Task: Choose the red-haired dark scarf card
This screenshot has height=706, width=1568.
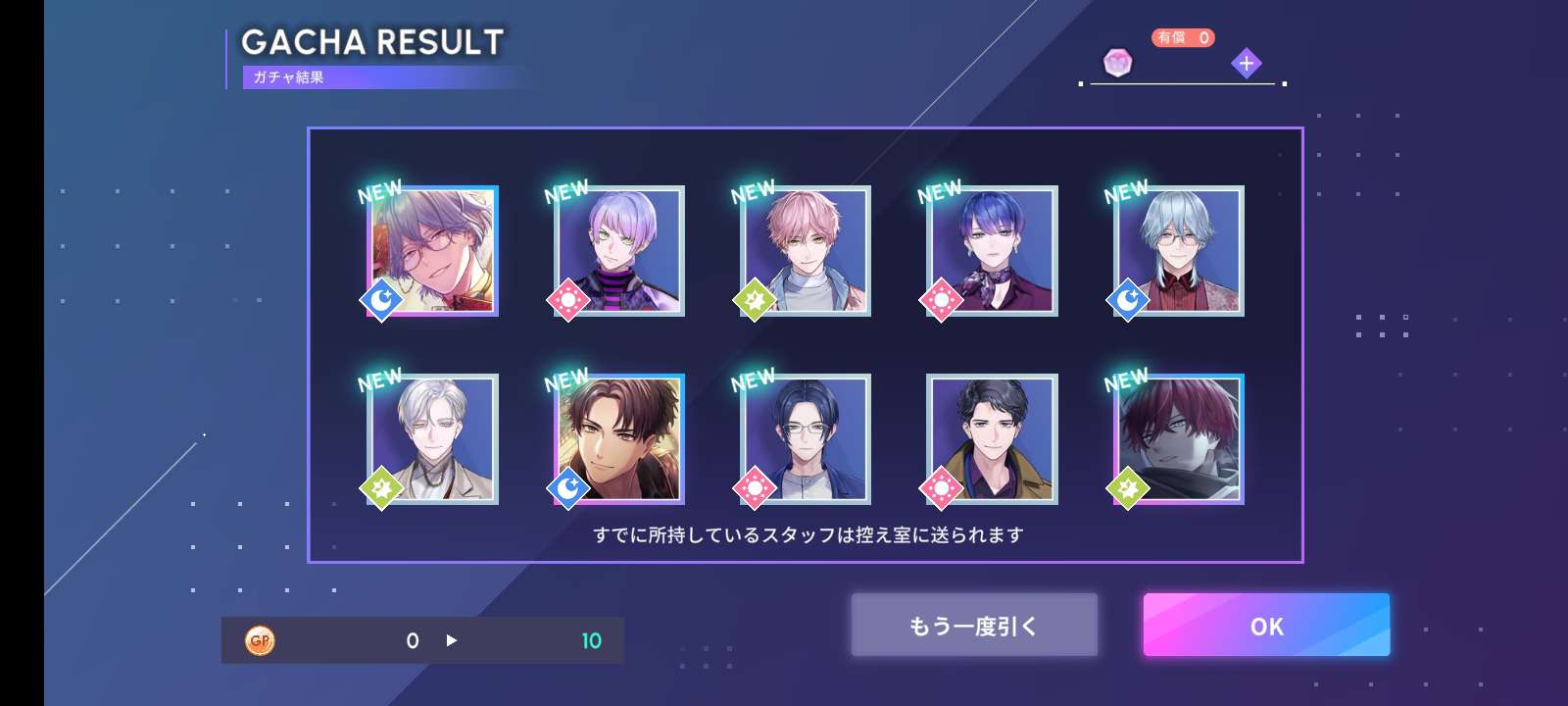Action: click(x=1179, y=439)
